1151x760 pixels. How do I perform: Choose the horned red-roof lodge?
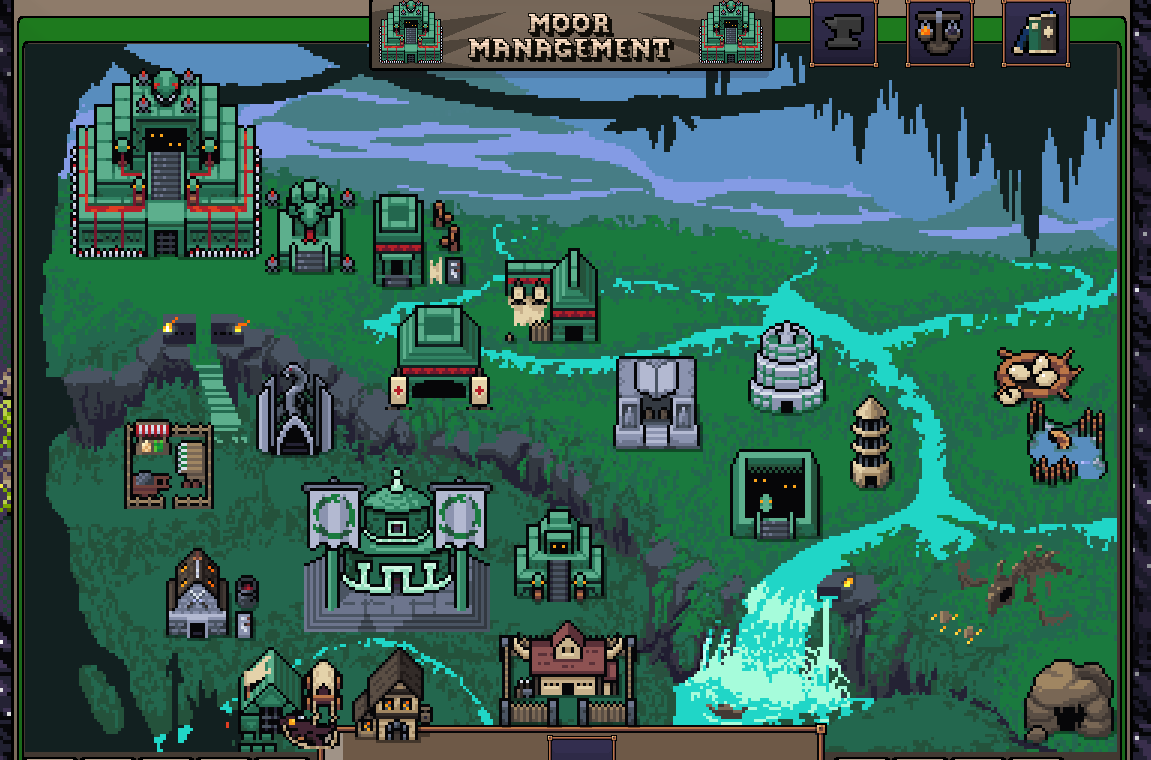tap(567, 672)
